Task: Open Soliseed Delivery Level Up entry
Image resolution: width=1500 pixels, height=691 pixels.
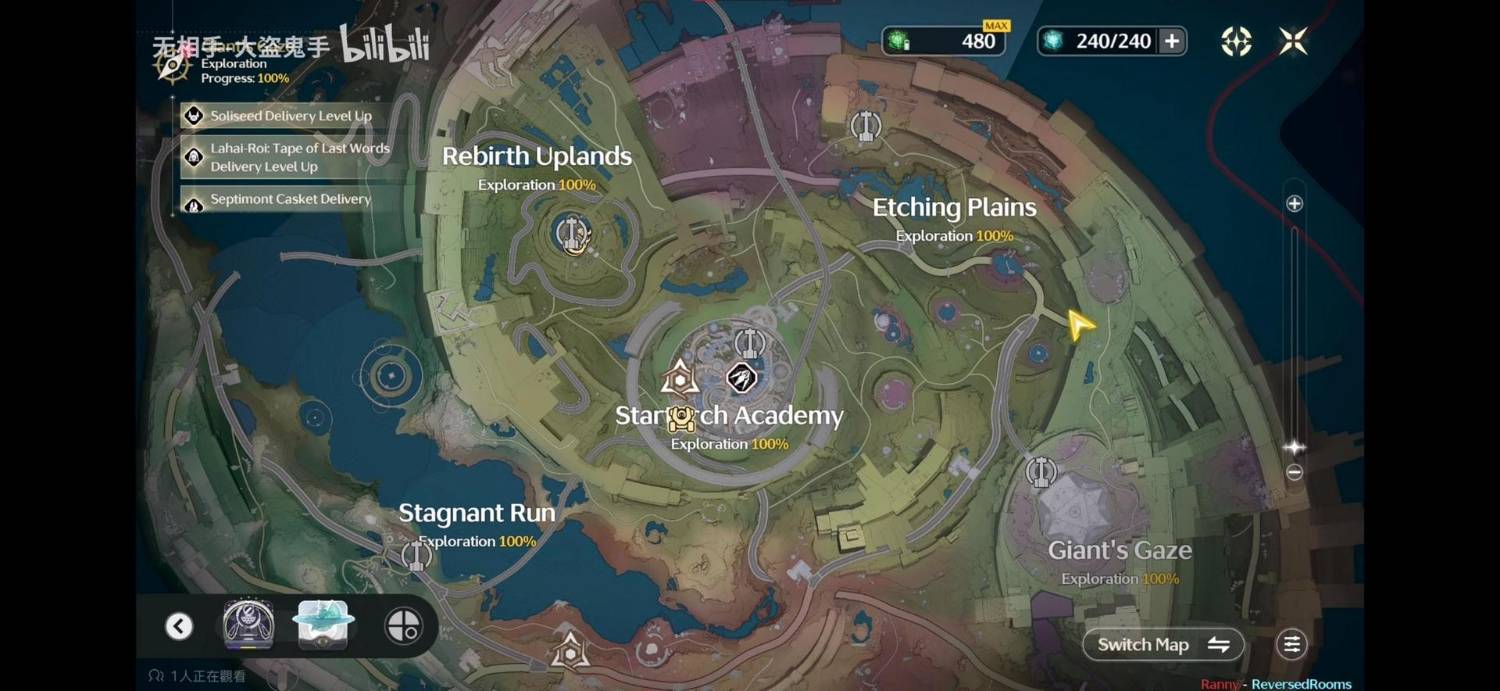Action: tap(290, 116)
